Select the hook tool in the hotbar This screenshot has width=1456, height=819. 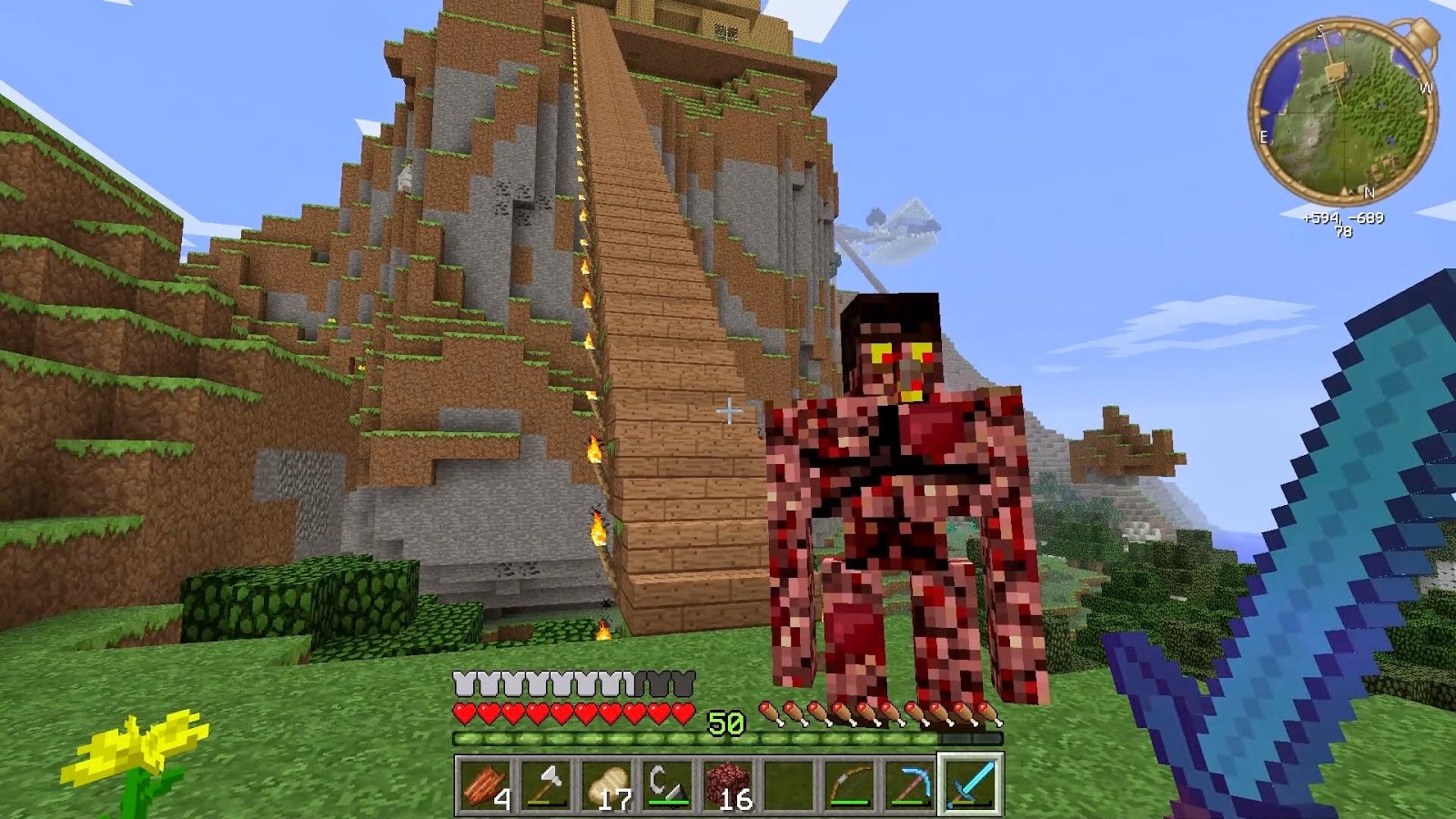[667, 790]
